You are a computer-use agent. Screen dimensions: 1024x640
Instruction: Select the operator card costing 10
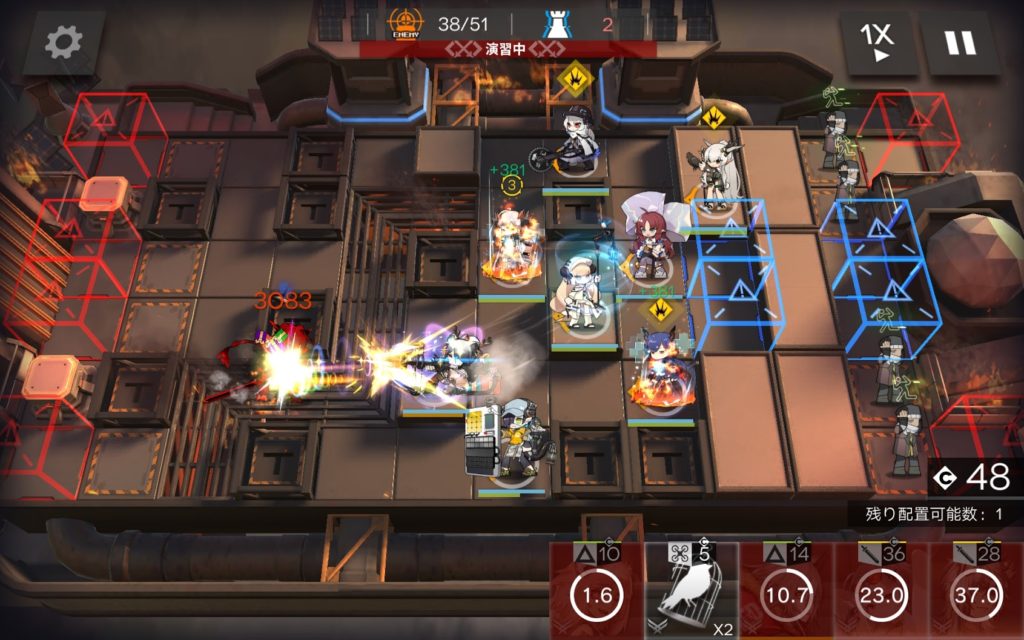coord(597,592)
